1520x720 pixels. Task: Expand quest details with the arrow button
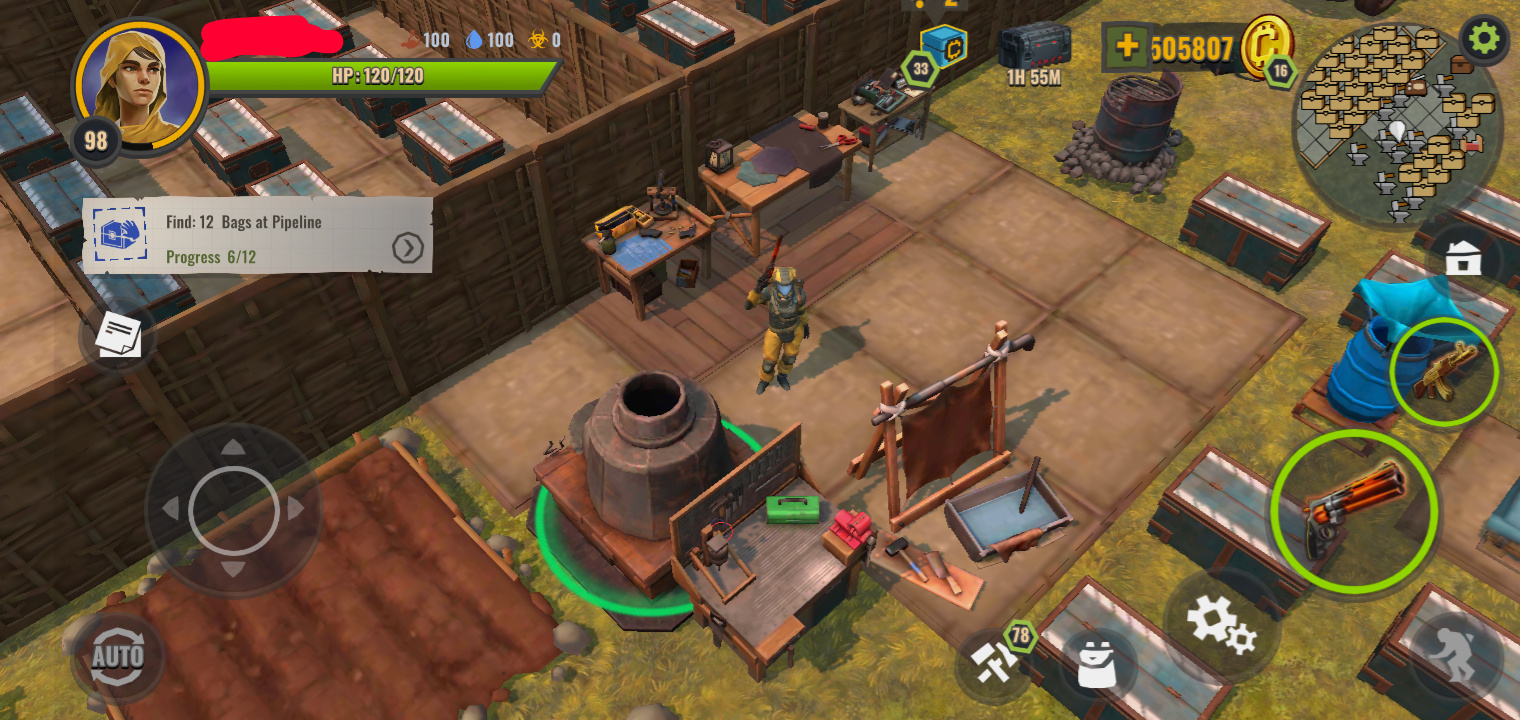tap(407, 247)
